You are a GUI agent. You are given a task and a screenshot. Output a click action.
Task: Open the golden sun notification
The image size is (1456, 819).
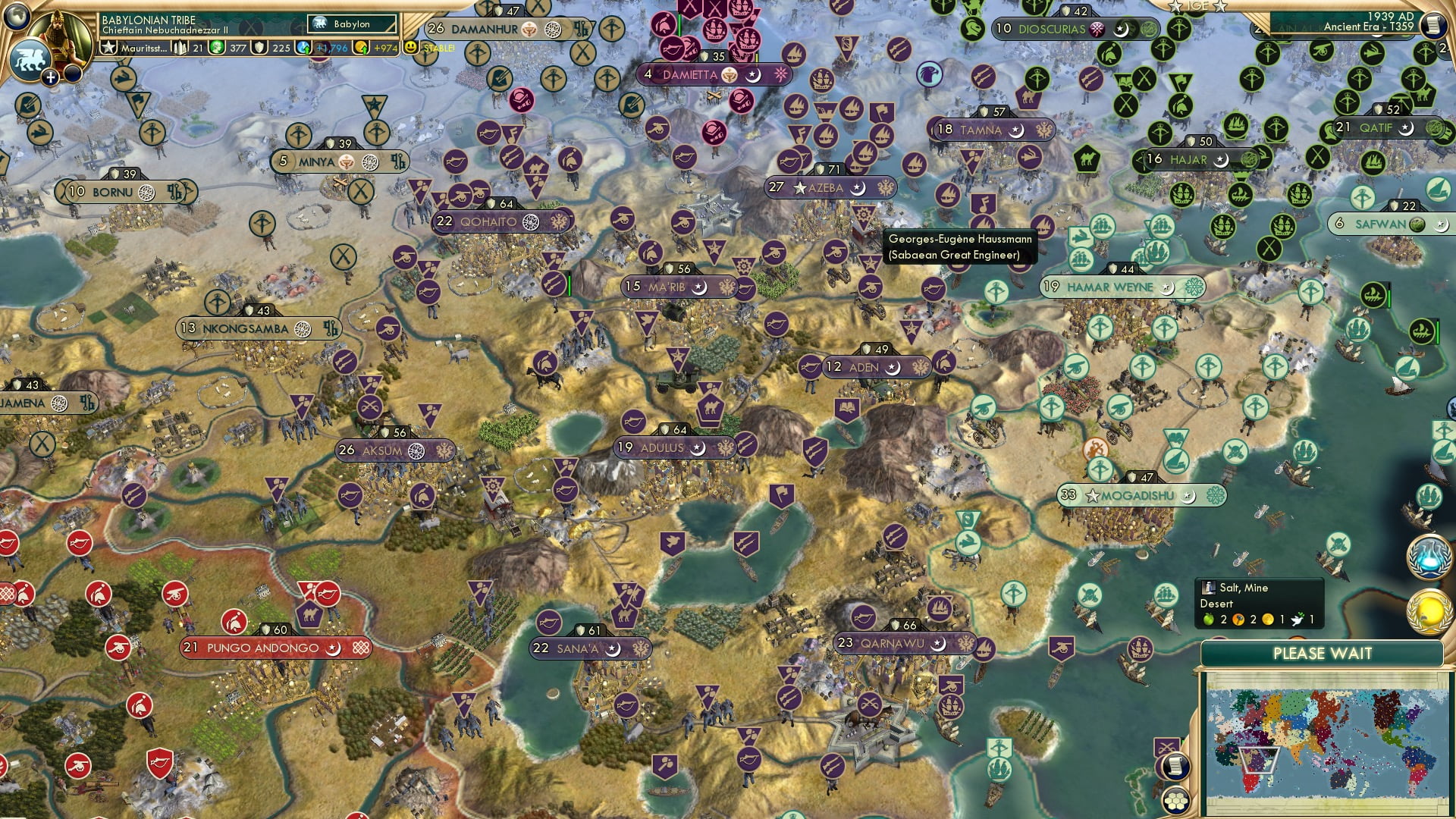click(1429, 611)
